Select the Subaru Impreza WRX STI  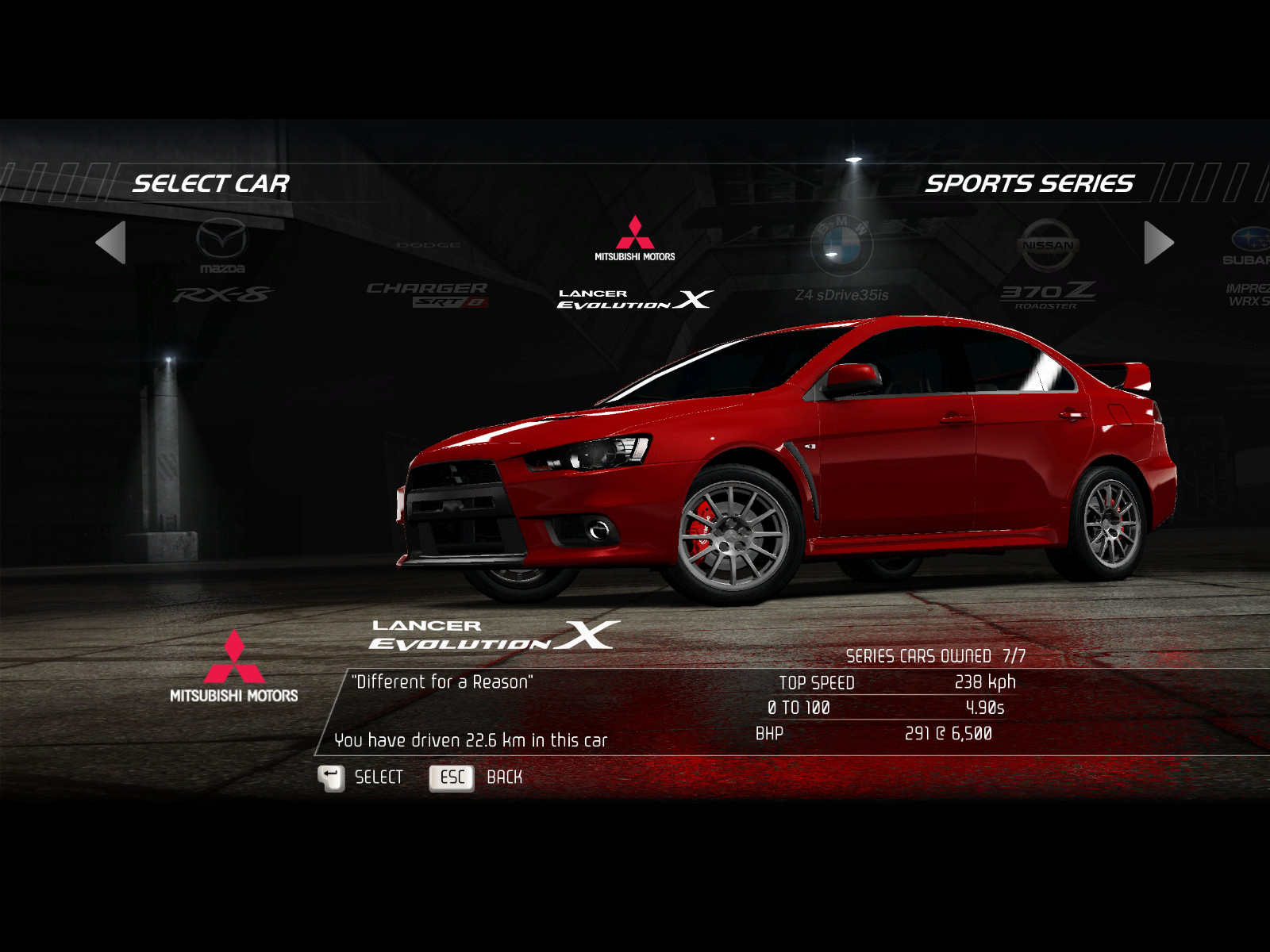click(x=1248, y=266)
